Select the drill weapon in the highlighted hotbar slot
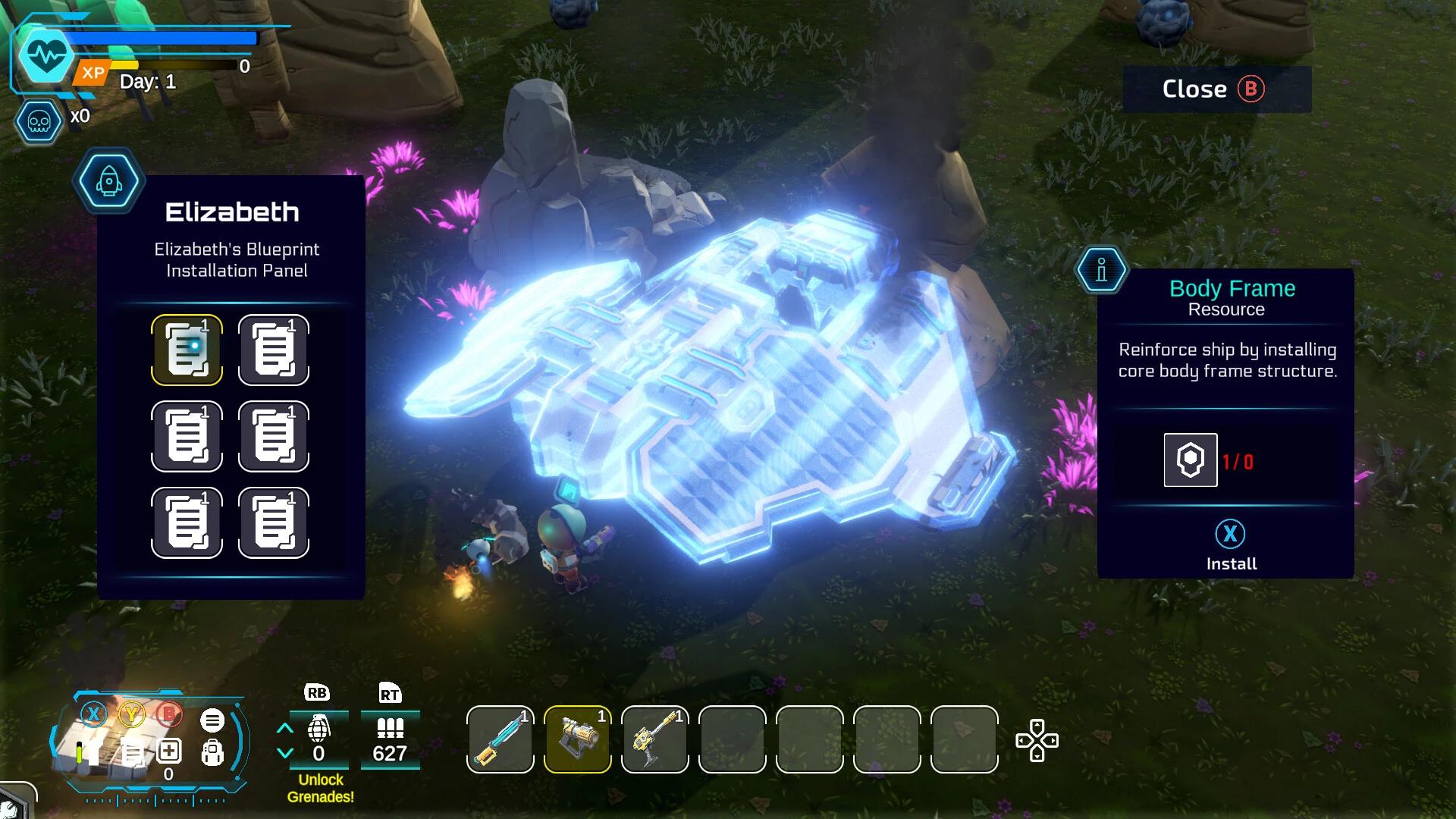 click(577, 738)
